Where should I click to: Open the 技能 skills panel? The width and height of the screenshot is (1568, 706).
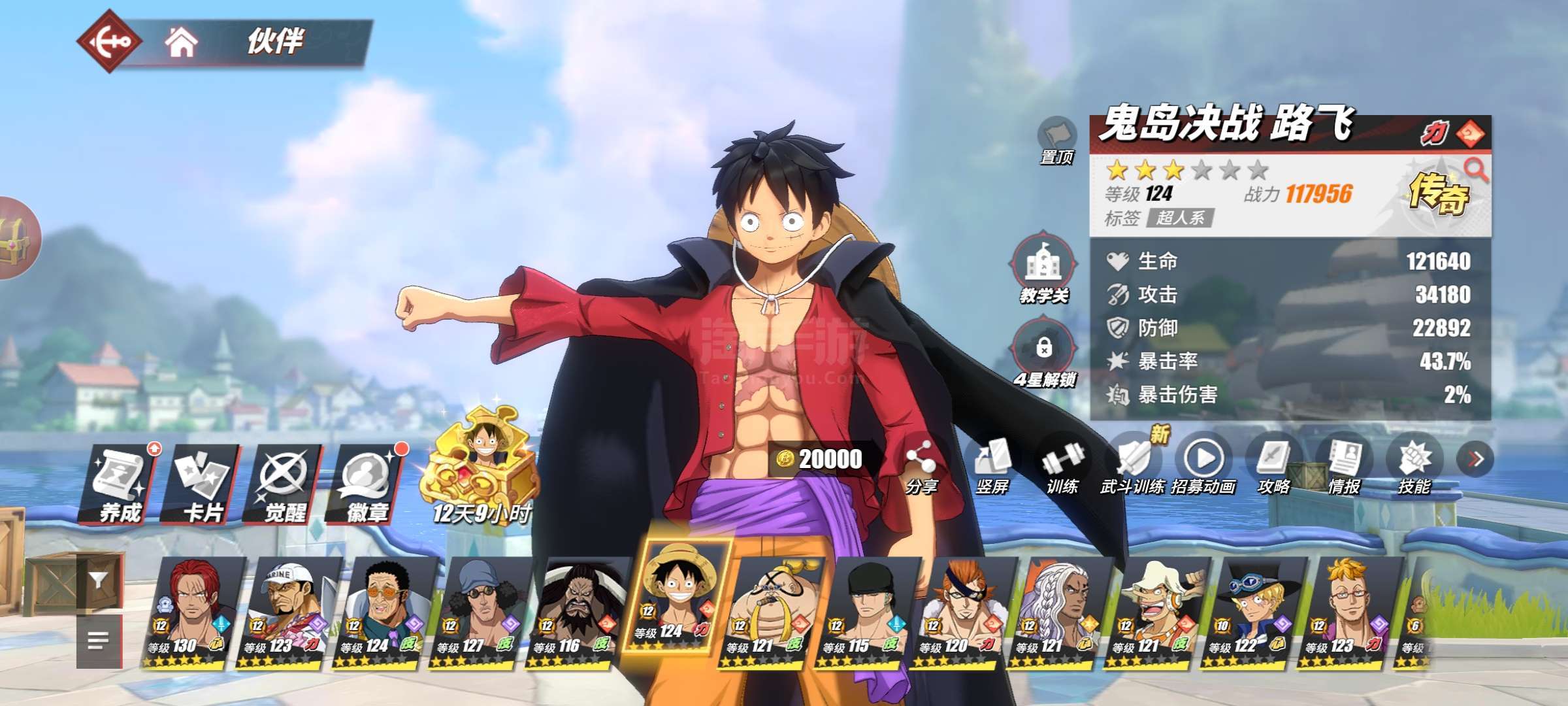click(1414, 465)
